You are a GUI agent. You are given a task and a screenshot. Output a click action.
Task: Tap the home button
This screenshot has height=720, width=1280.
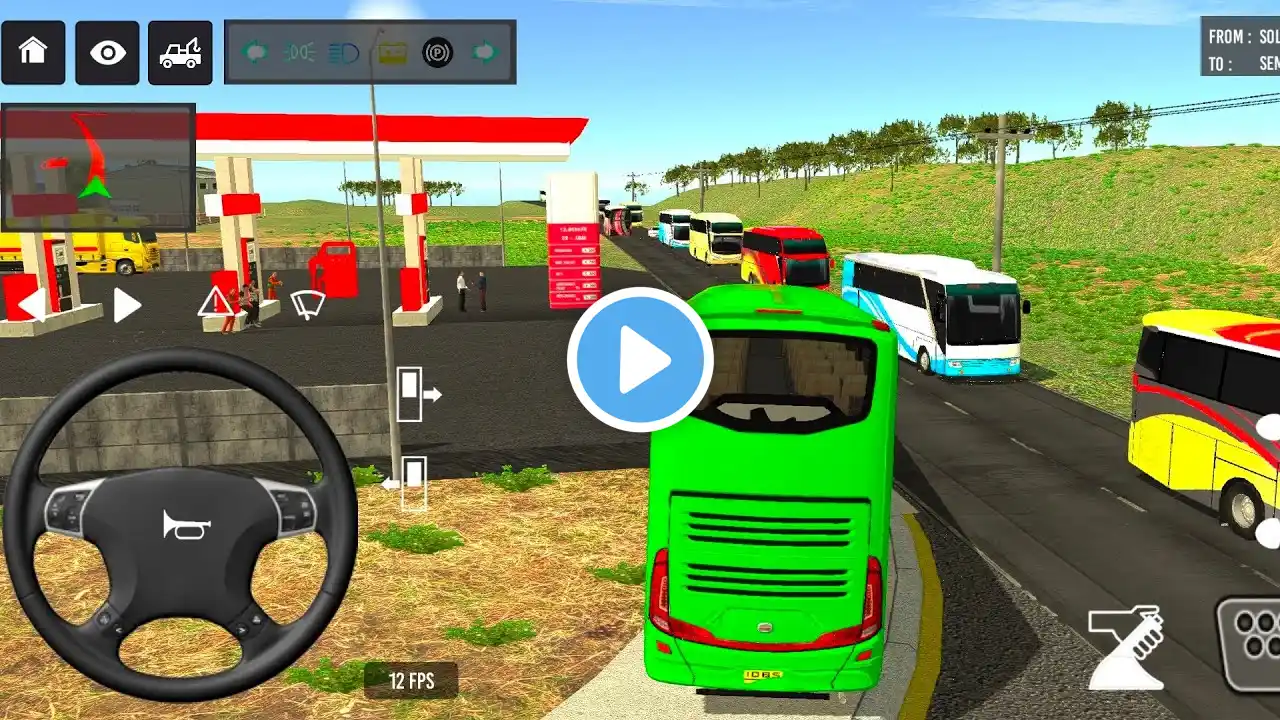33,52
